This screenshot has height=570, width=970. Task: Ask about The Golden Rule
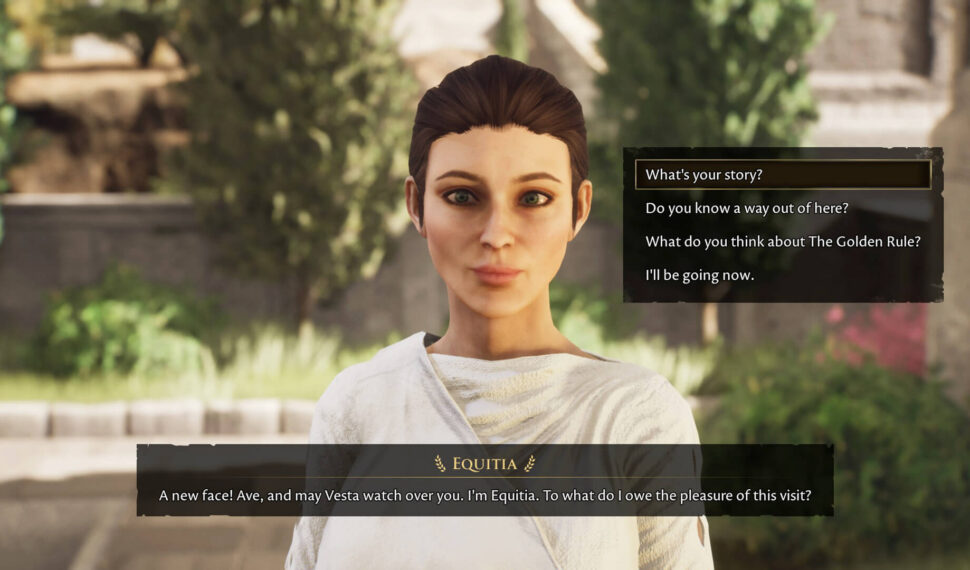pos(782,241)
